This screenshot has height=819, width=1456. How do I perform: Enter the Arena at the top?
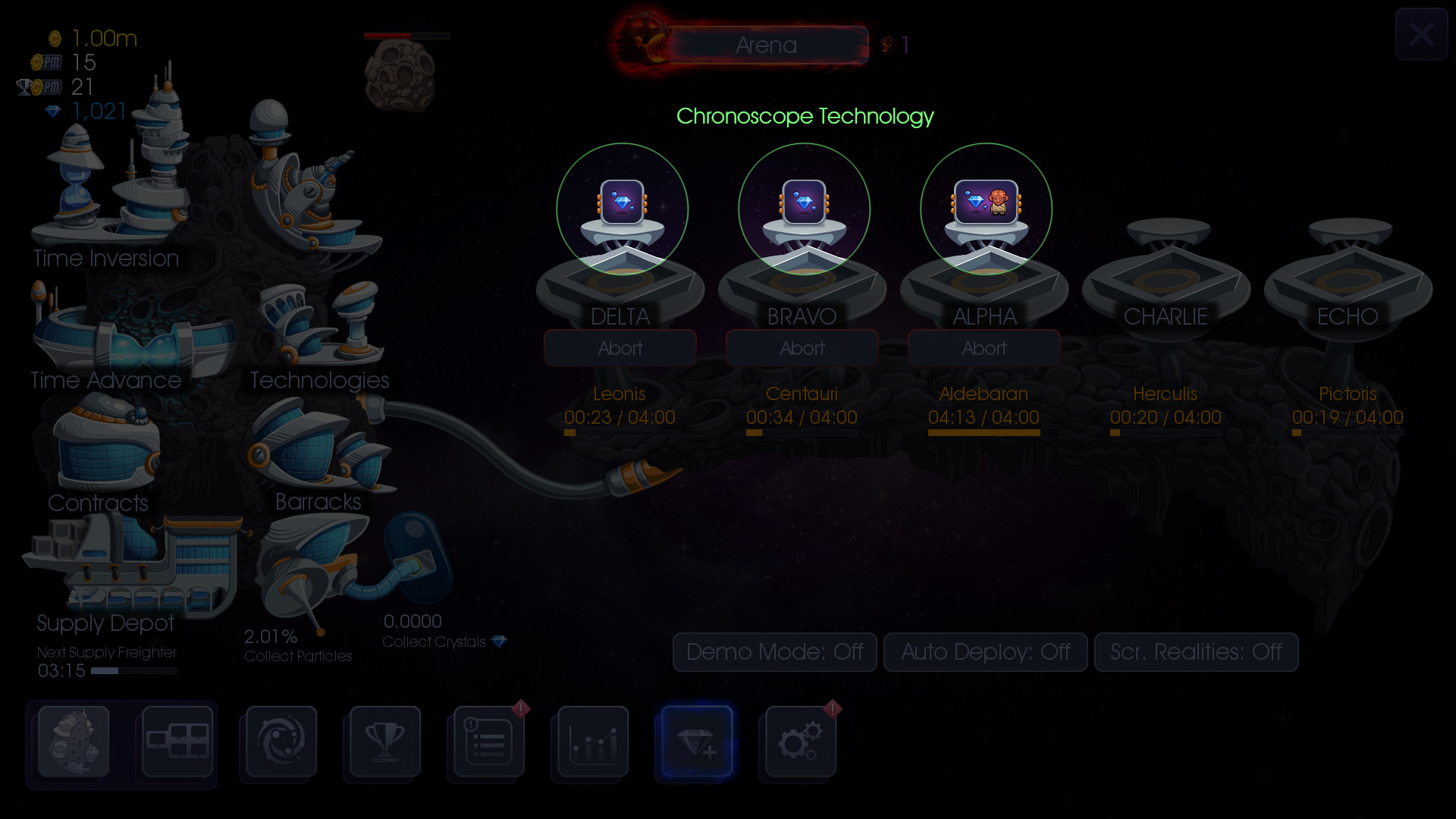(766, 45)
